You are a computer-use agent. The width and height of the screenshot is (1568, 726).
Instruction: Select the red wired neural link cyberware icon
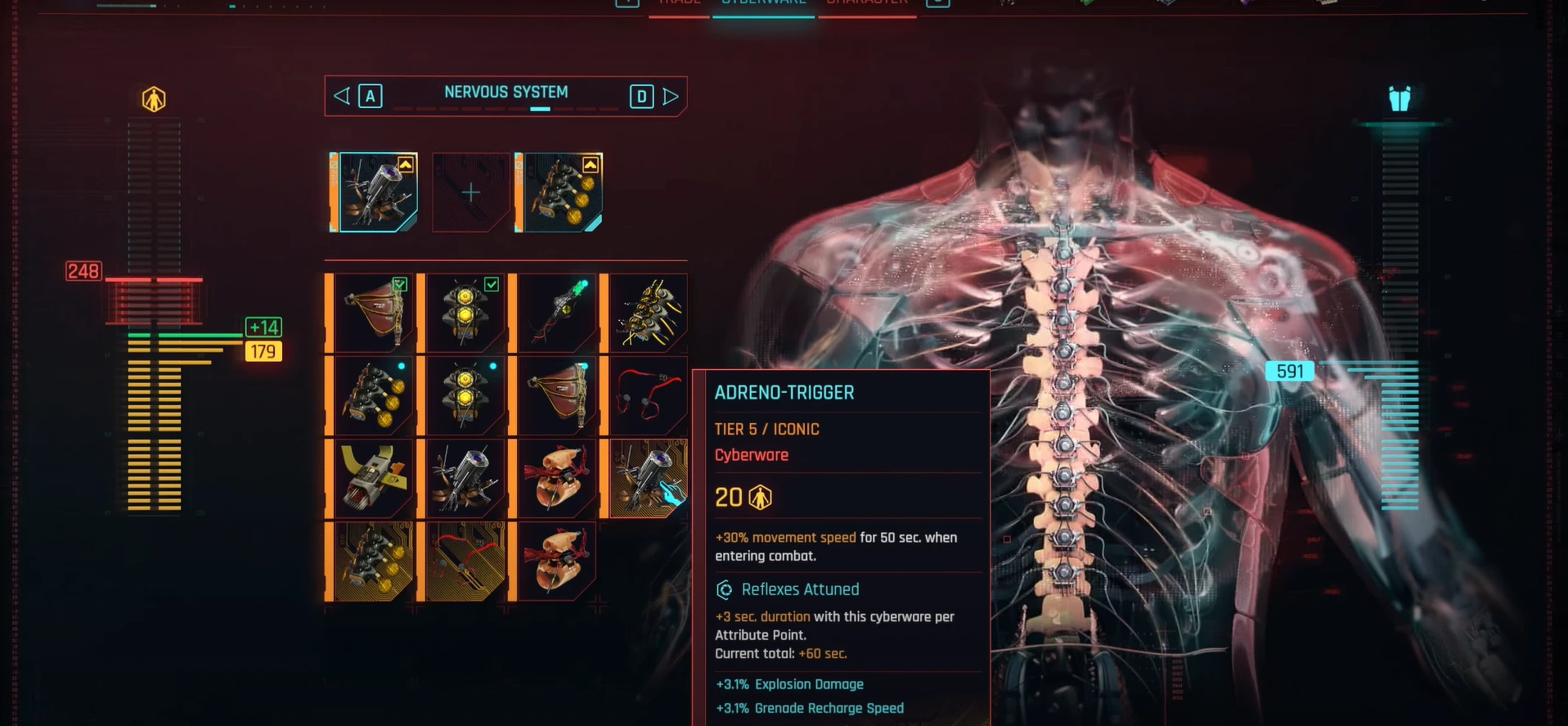pos(647,395)
